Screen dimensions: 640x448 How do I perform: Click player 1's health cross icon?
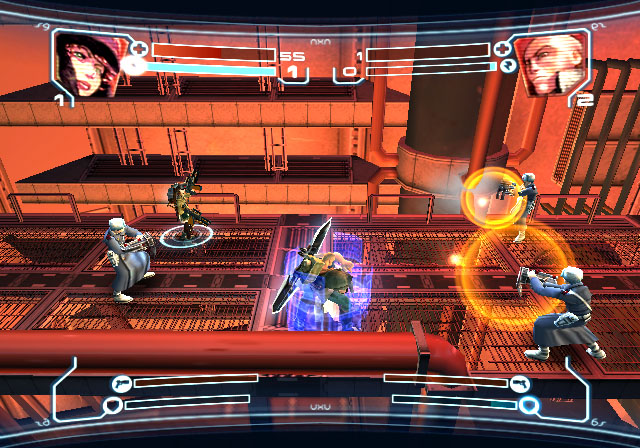coord(139,49)
